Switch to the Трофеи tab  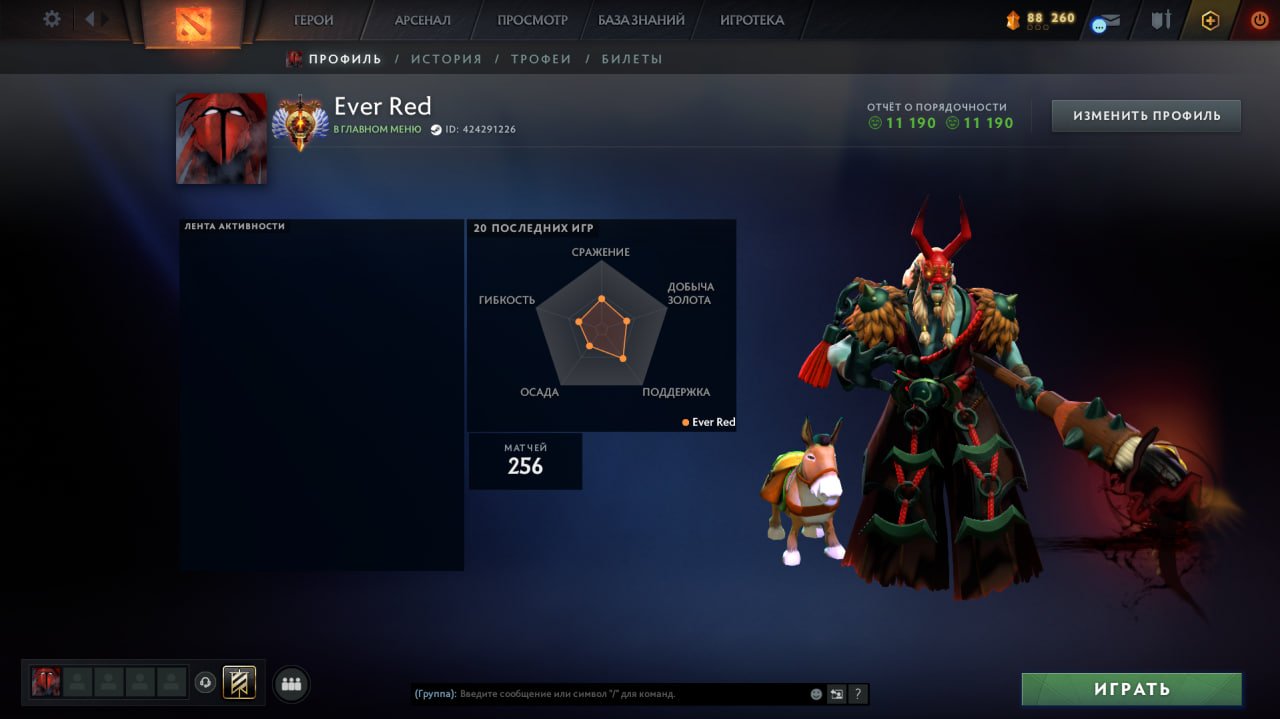click(541, 59)
